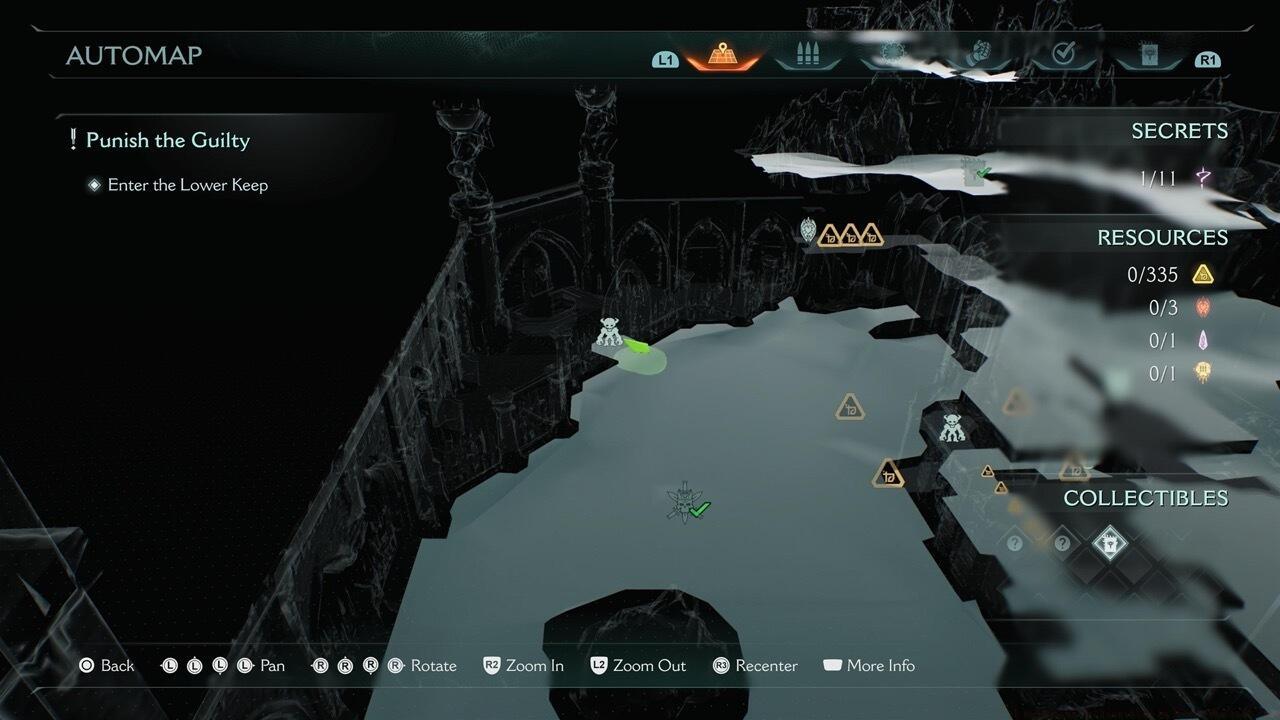Switch to the bullets arsenal tab

click(x=807, y=56)
